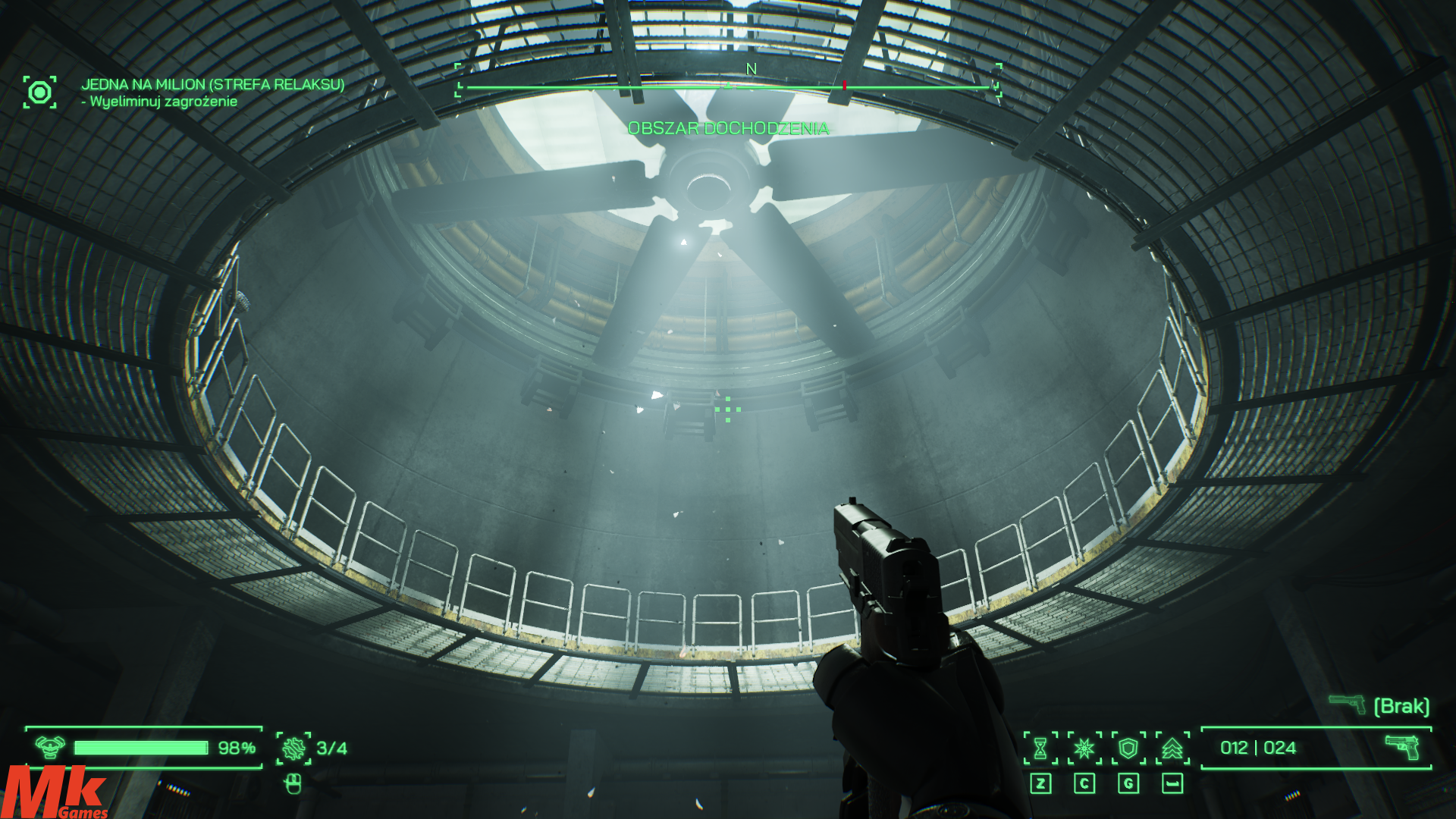Activate the starburst ability icon

coord(1084,748)
